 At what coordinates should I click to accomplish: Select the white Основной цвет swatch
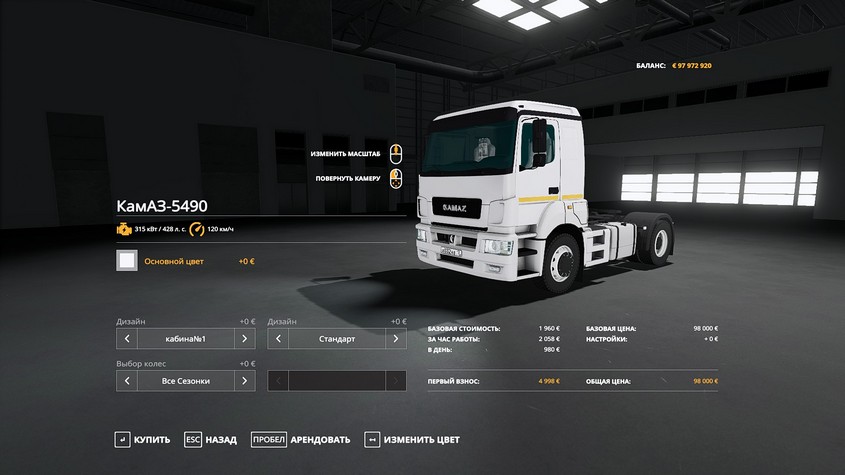tap(127, 261)
